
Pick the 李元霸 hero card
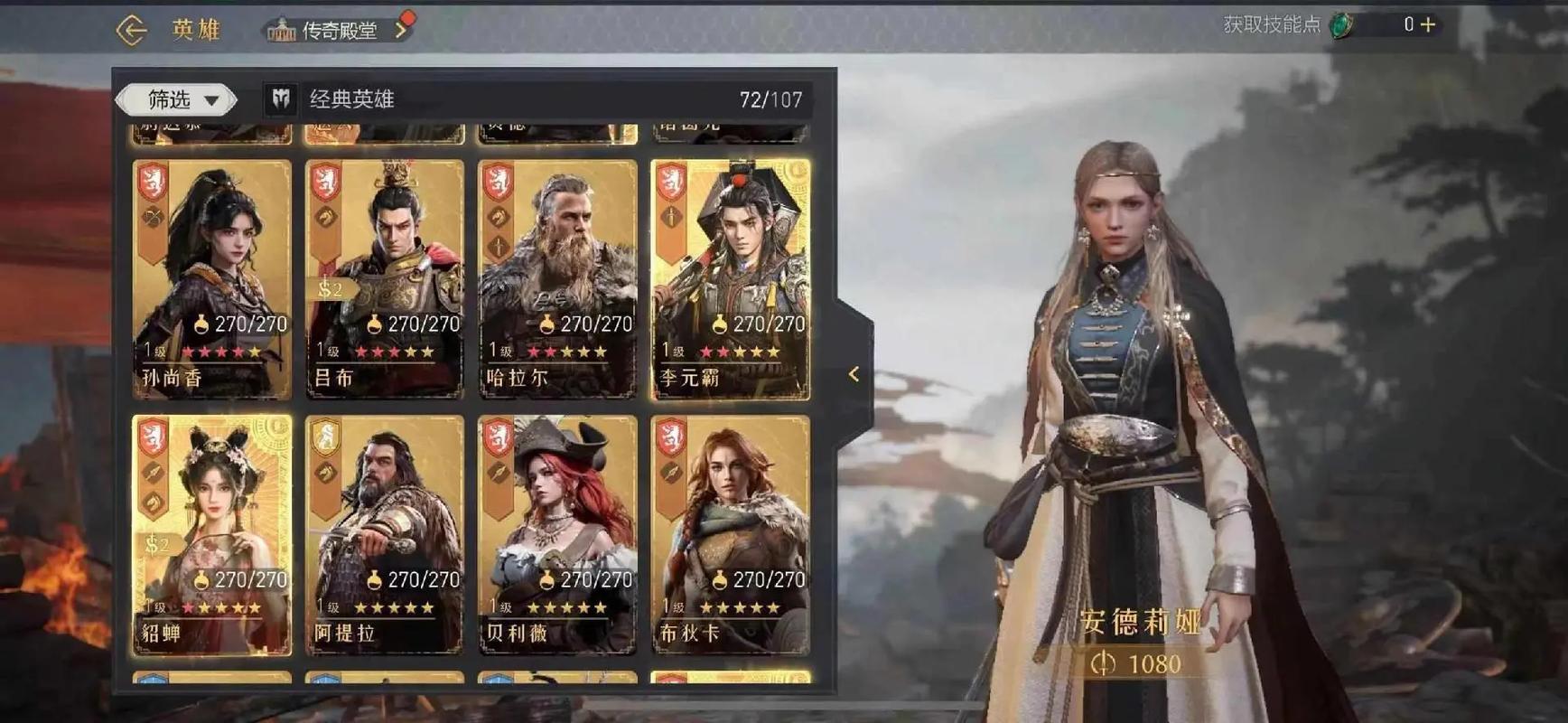[x=730, y=278]
